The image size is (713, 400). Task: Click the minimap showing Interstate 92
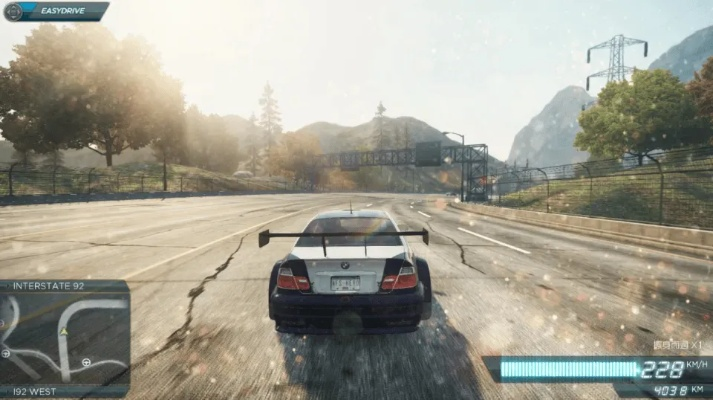tap(64, 338)
